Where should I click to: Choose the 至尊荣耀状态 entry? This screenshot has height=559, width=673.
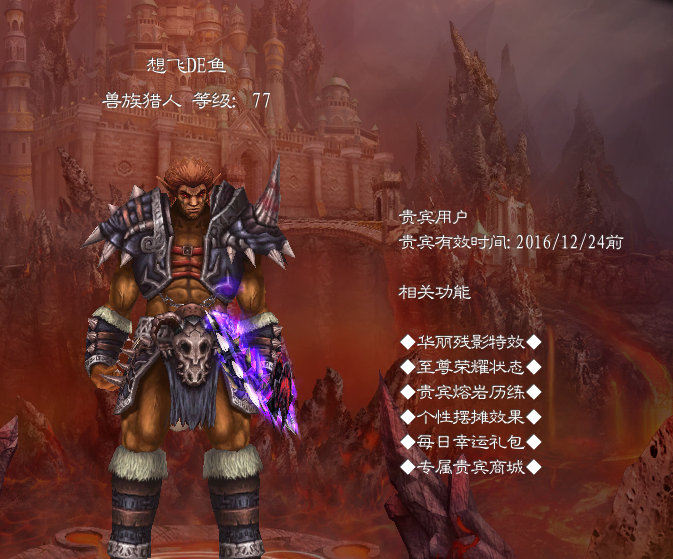point(470,368)
